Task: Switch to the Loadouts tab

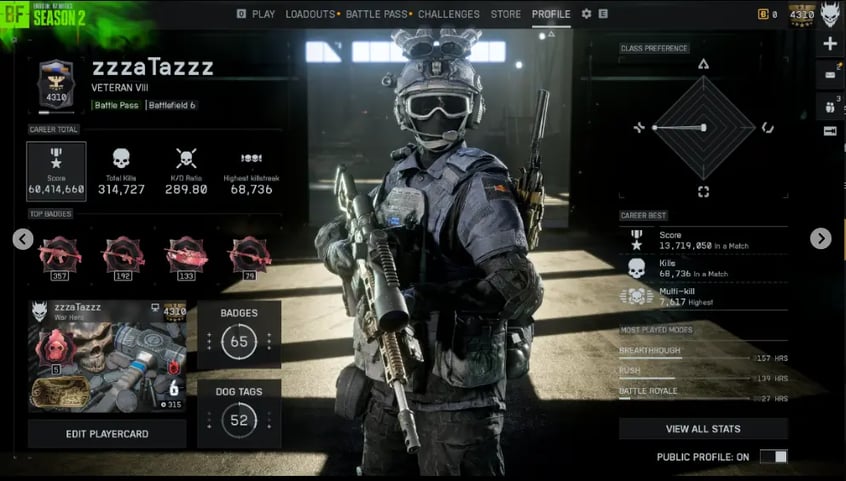Action: (310, 14)
